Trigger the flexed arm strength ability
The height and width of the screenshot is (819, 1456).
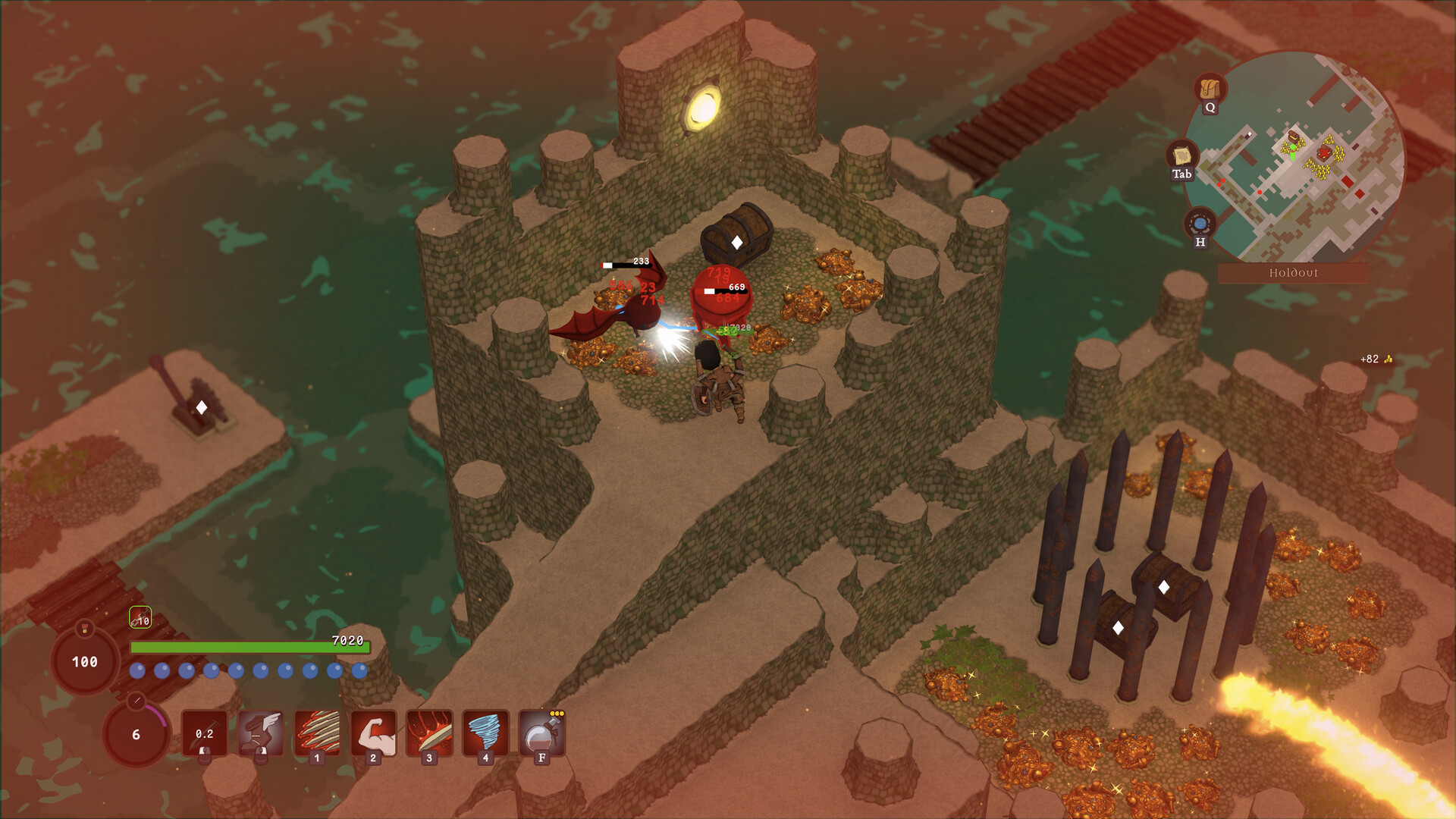373,733
